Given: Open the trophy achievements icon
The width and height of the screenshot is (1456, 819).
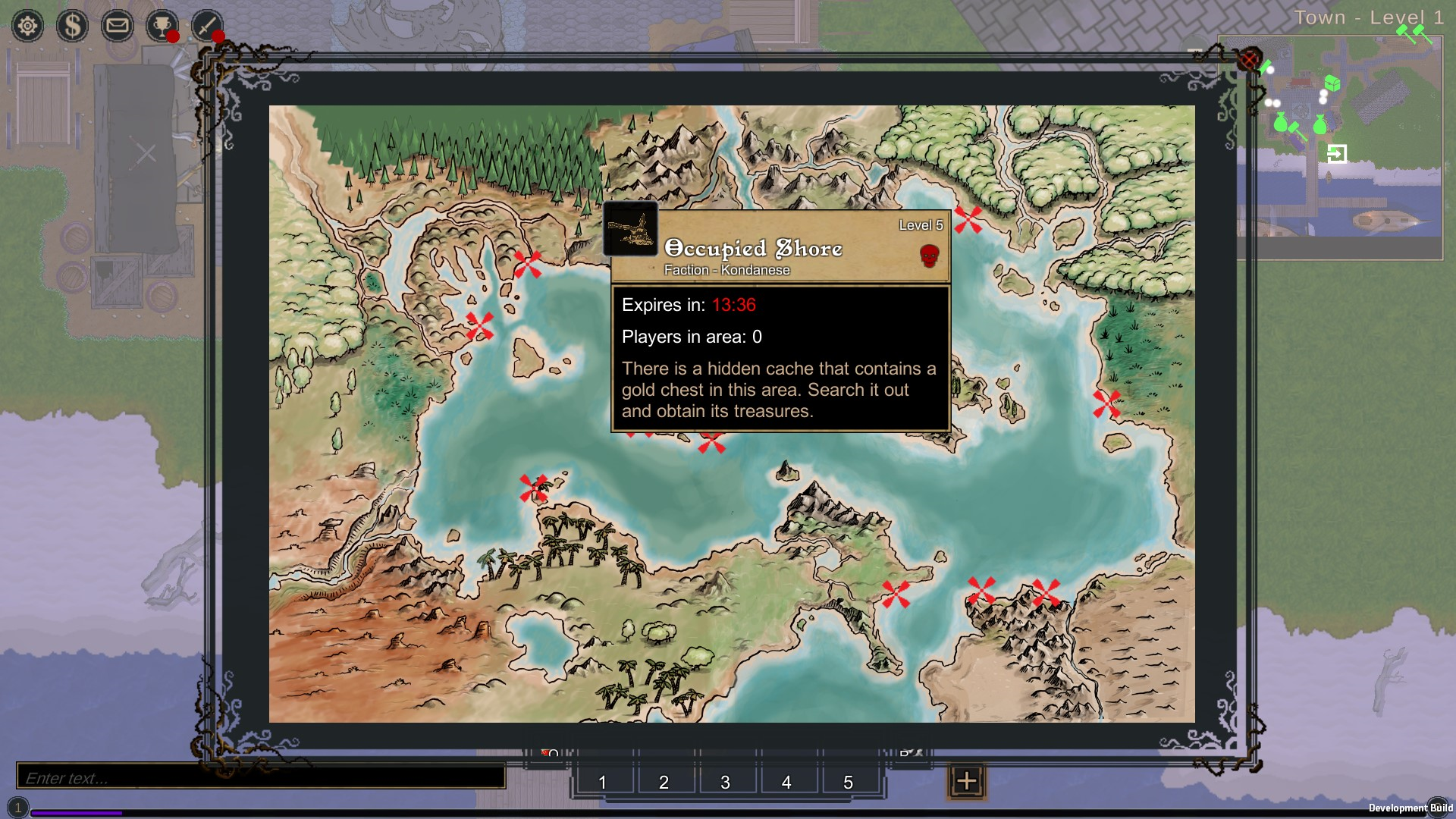Looking at the screenshot, I should (162, 27).
